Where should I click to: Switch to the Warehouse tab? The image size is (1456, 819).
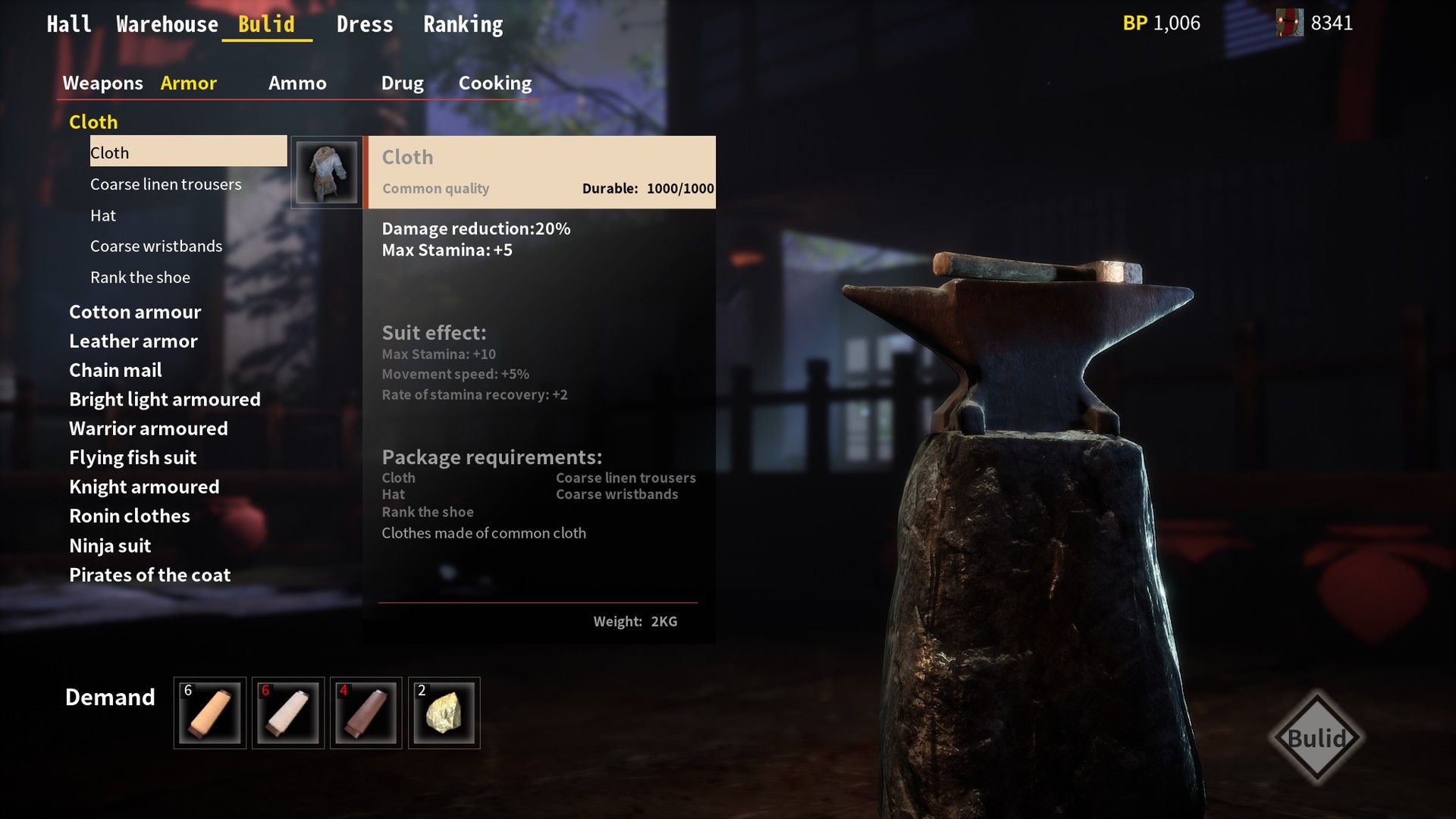[167, 24]
